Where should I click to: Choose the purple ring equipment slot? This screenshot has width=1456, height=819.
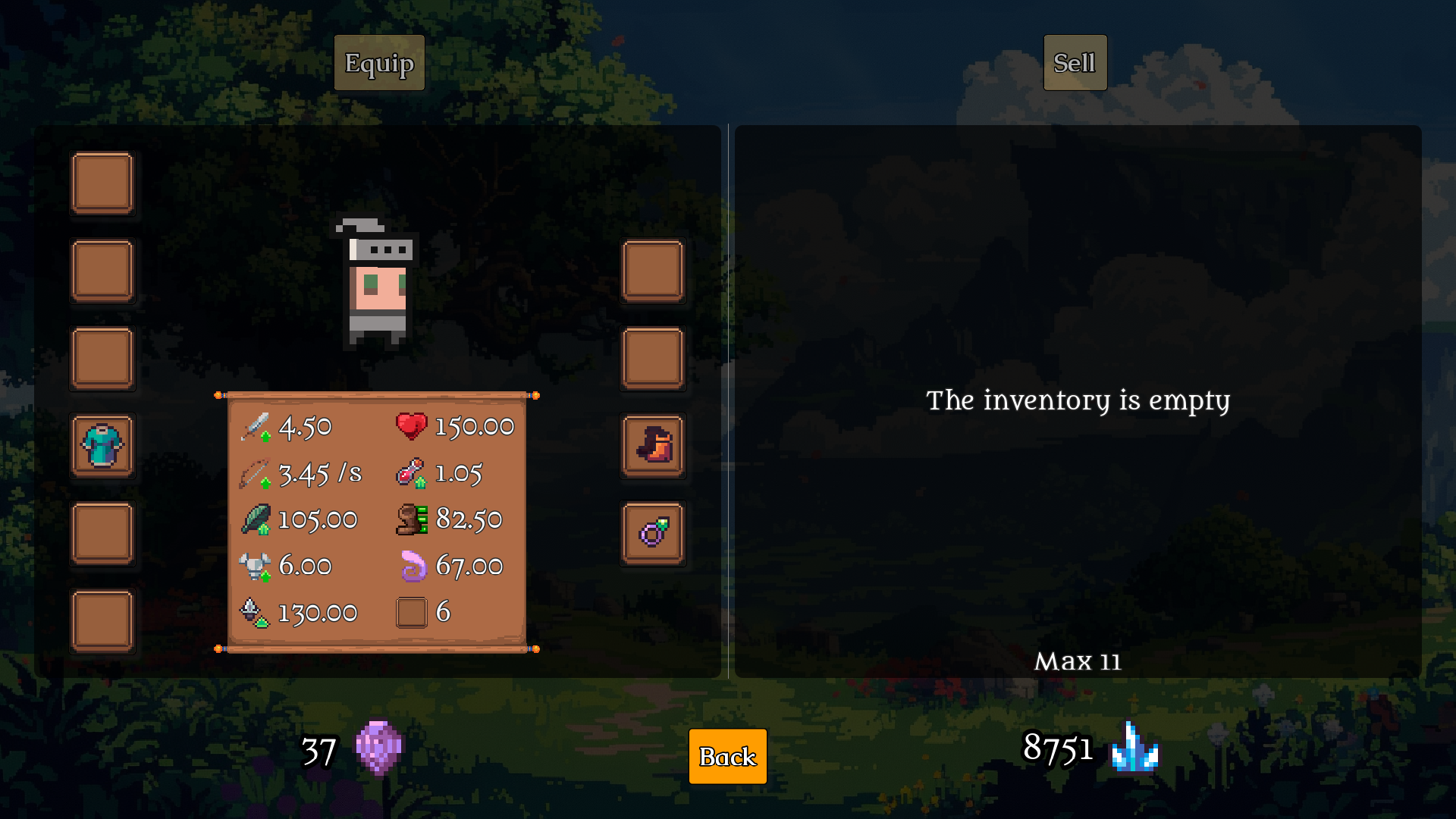(x=653, y=533)
